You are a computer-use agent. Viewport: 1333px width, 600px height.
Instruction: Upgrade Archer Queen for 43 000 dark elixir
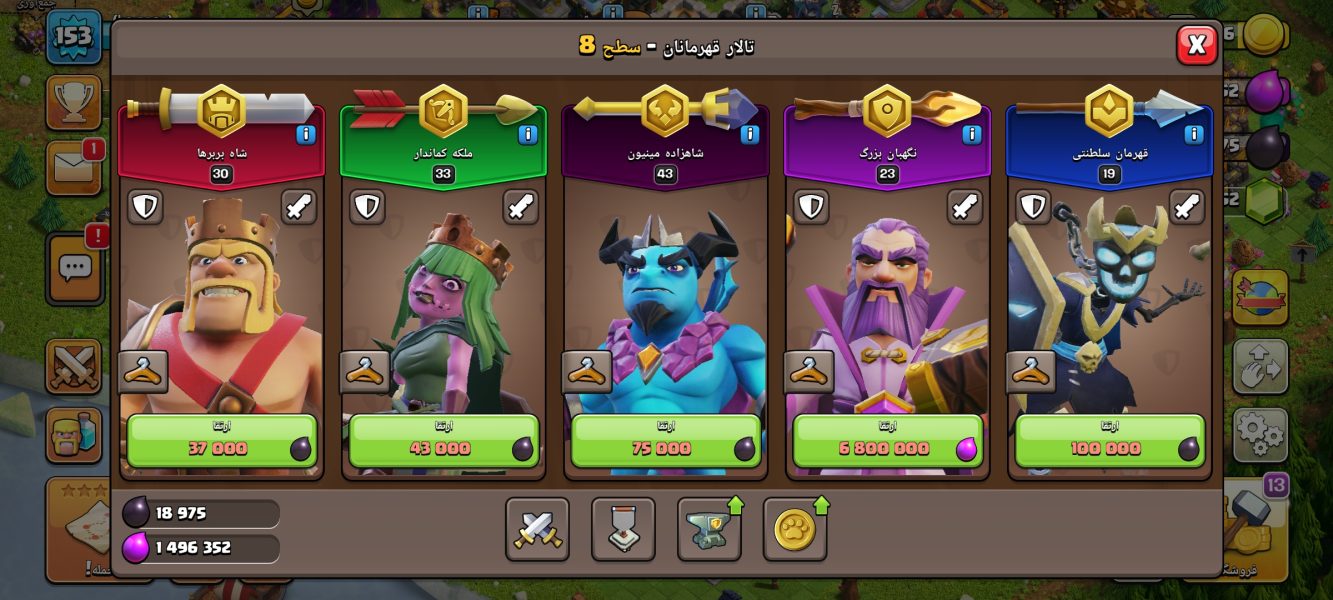coord(443,441)
